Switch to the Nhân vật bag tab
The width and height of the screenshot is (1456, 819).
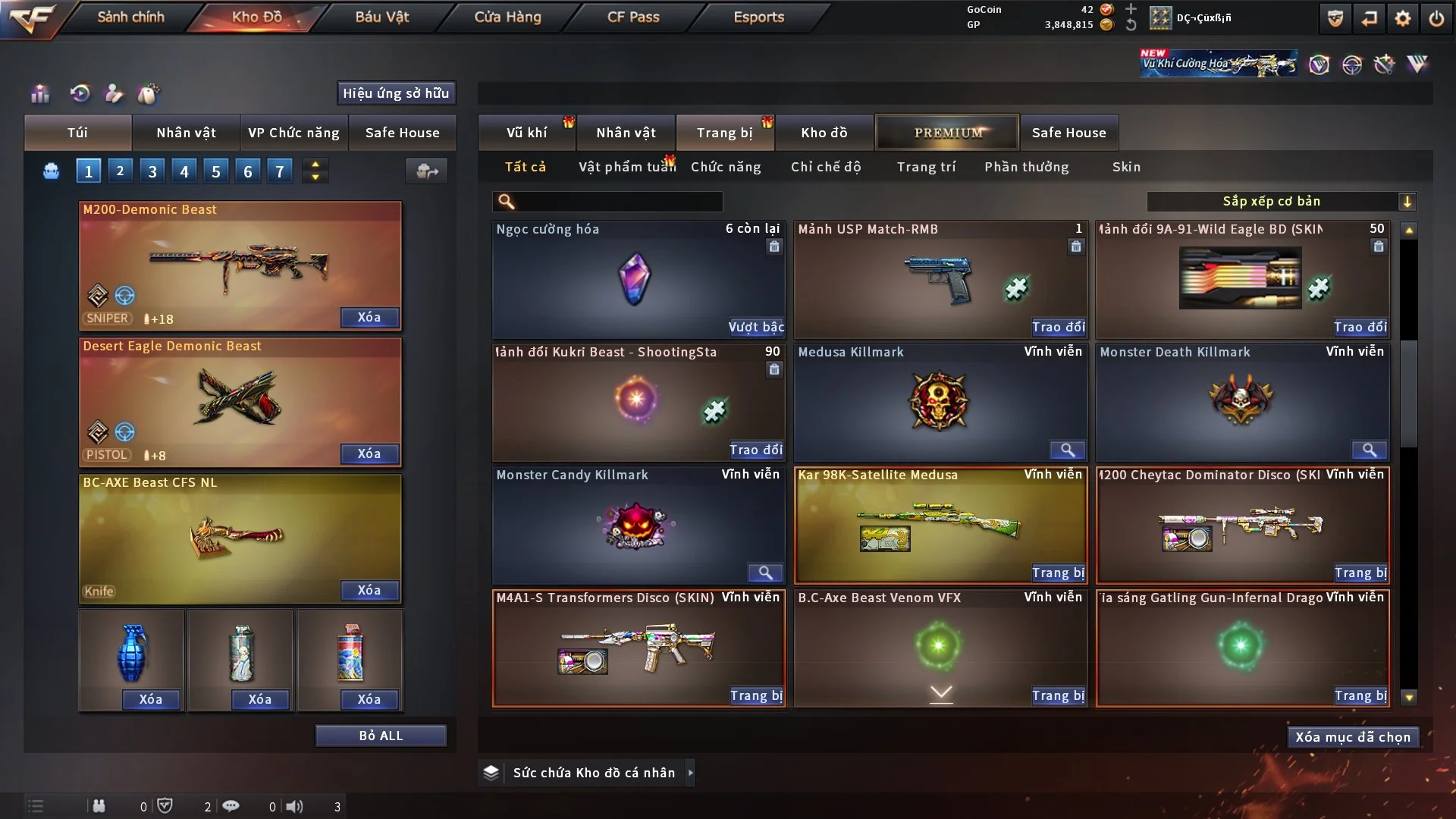point(186,133)
